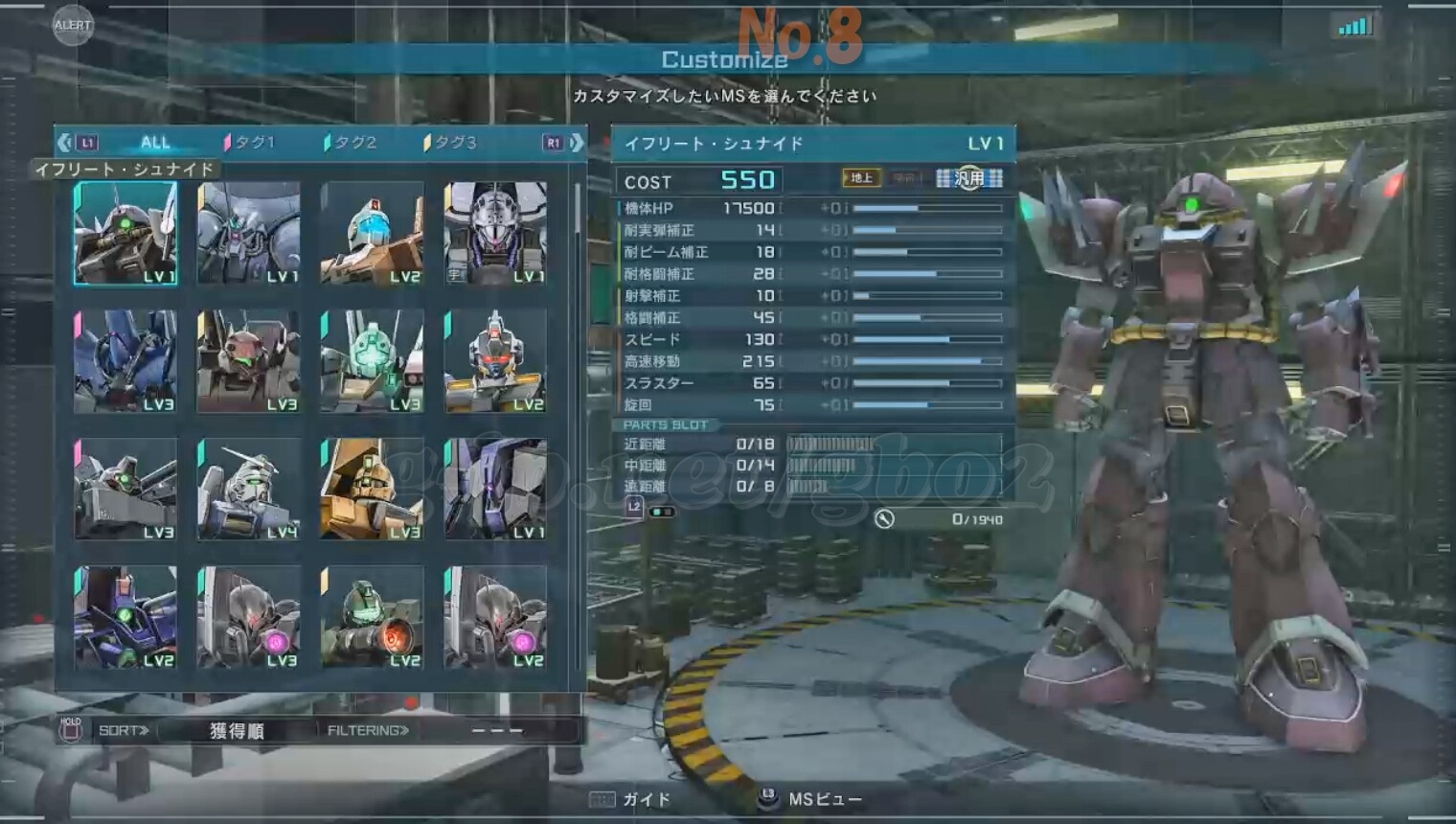Open the MSビュー view
The height and width of the screenshot is (824, 1456).
(812, 799)
